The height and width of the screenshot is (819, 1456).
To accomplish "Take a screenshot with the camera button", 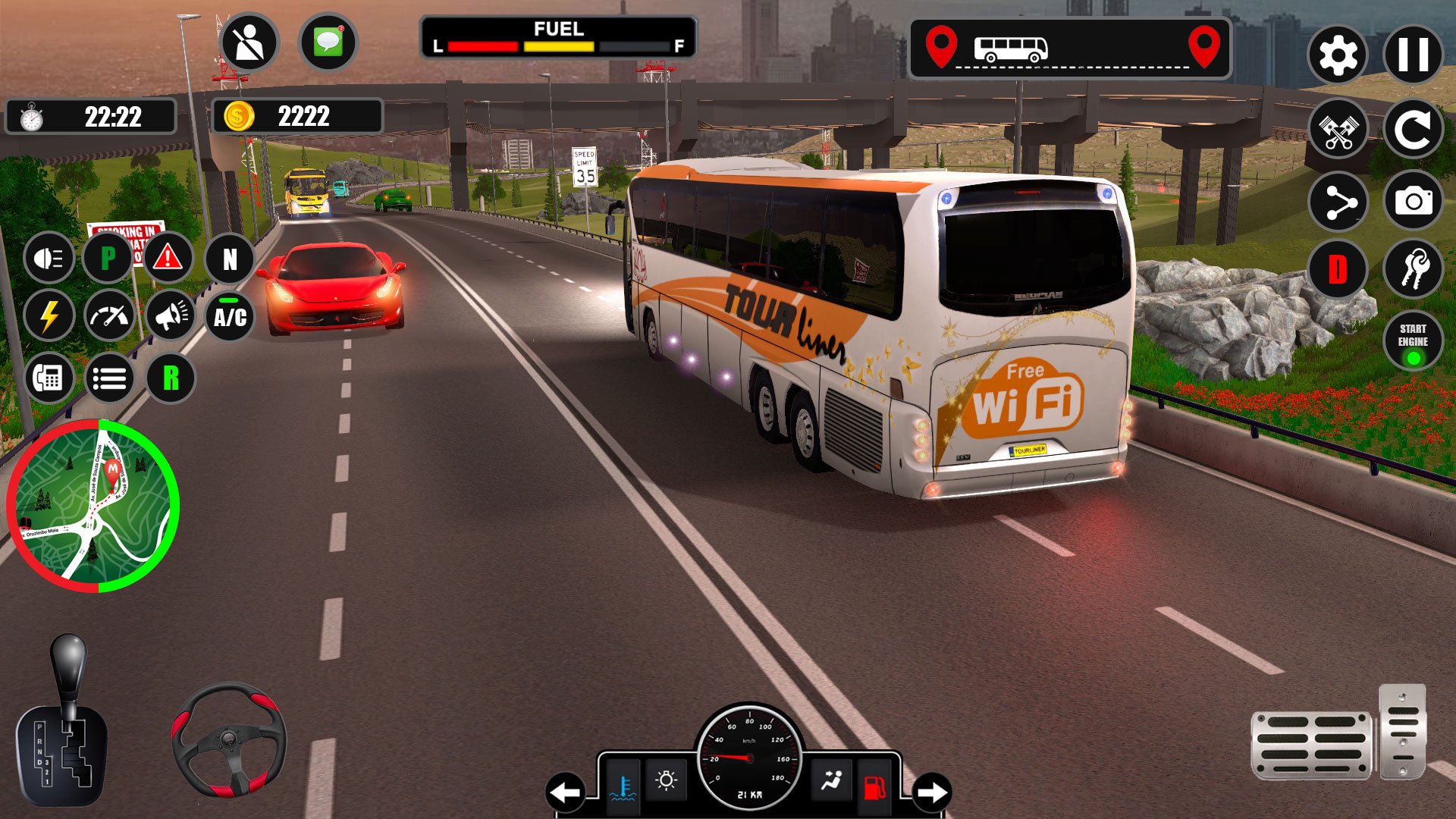I will [1413, 202].
